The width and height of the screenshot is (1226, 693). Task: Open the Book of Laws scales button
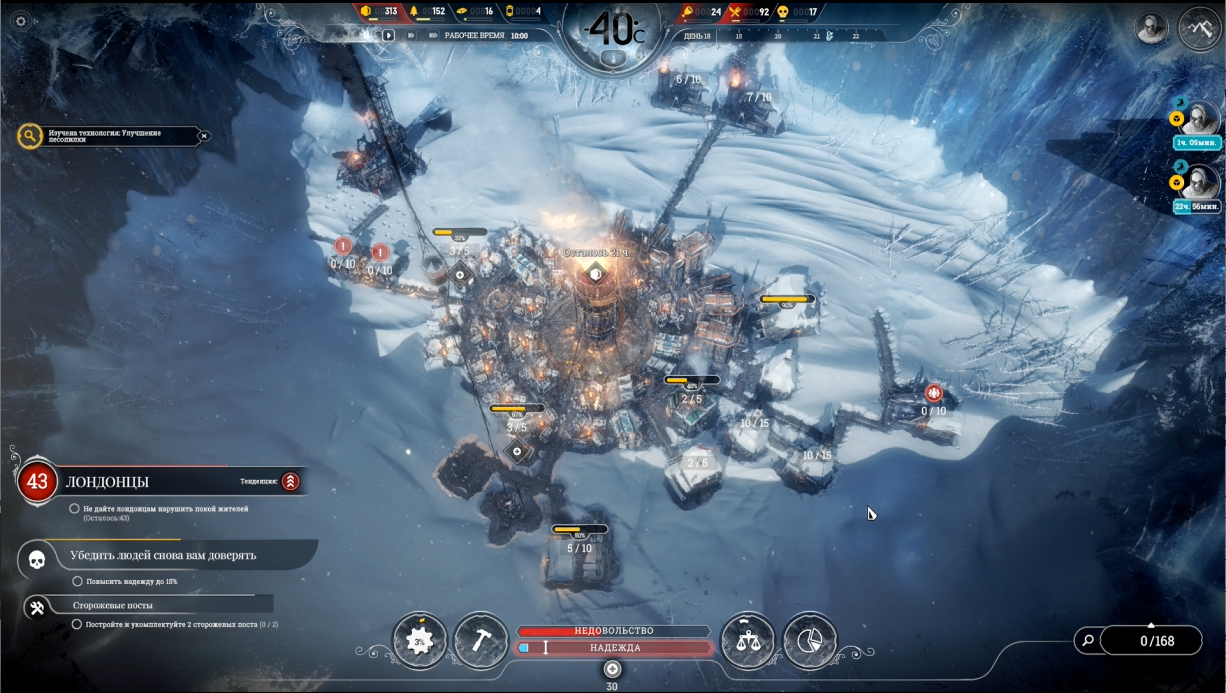(x=747, y=640)
